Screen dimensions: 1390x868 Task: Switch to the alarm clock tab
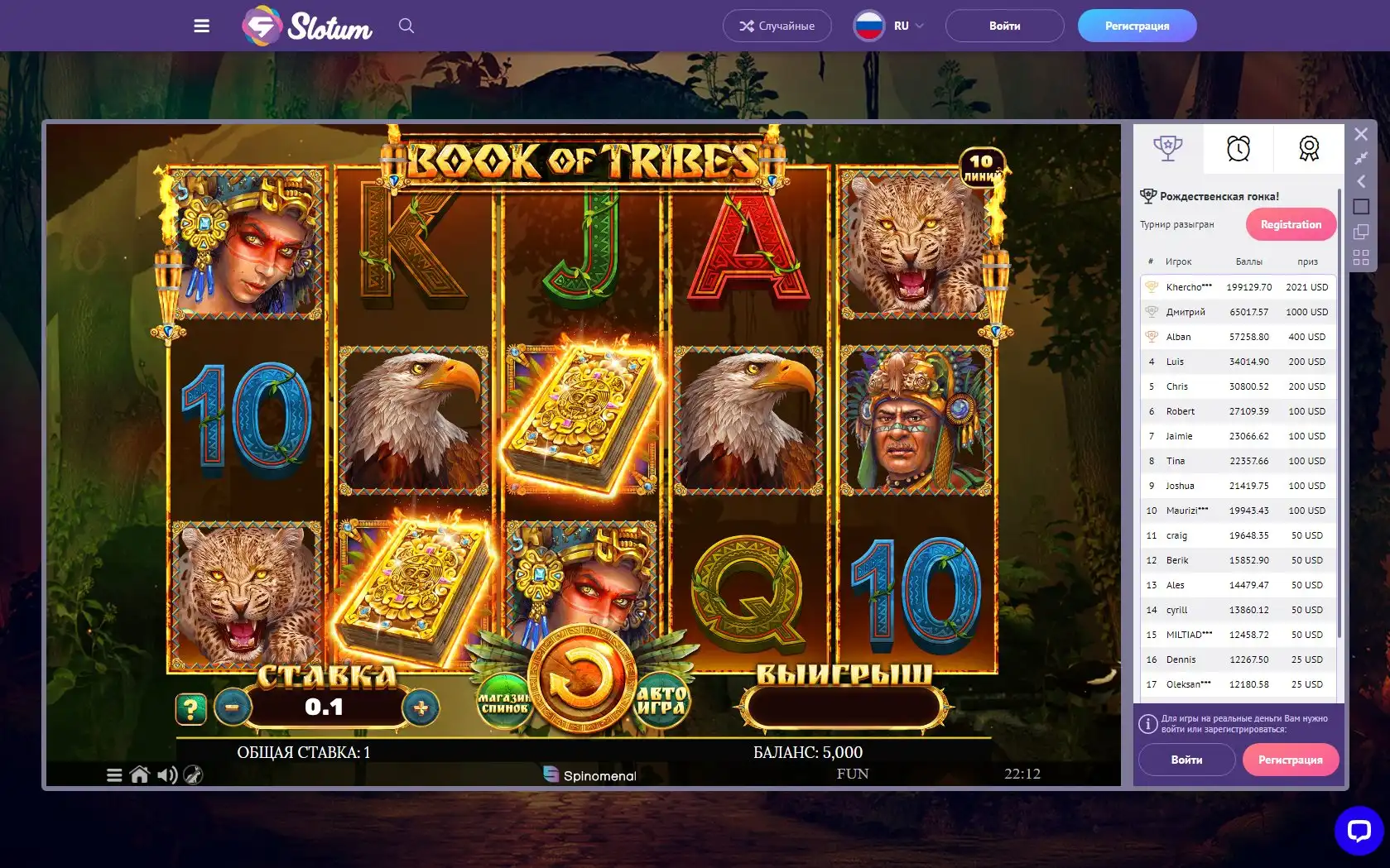click(1238, 149)
